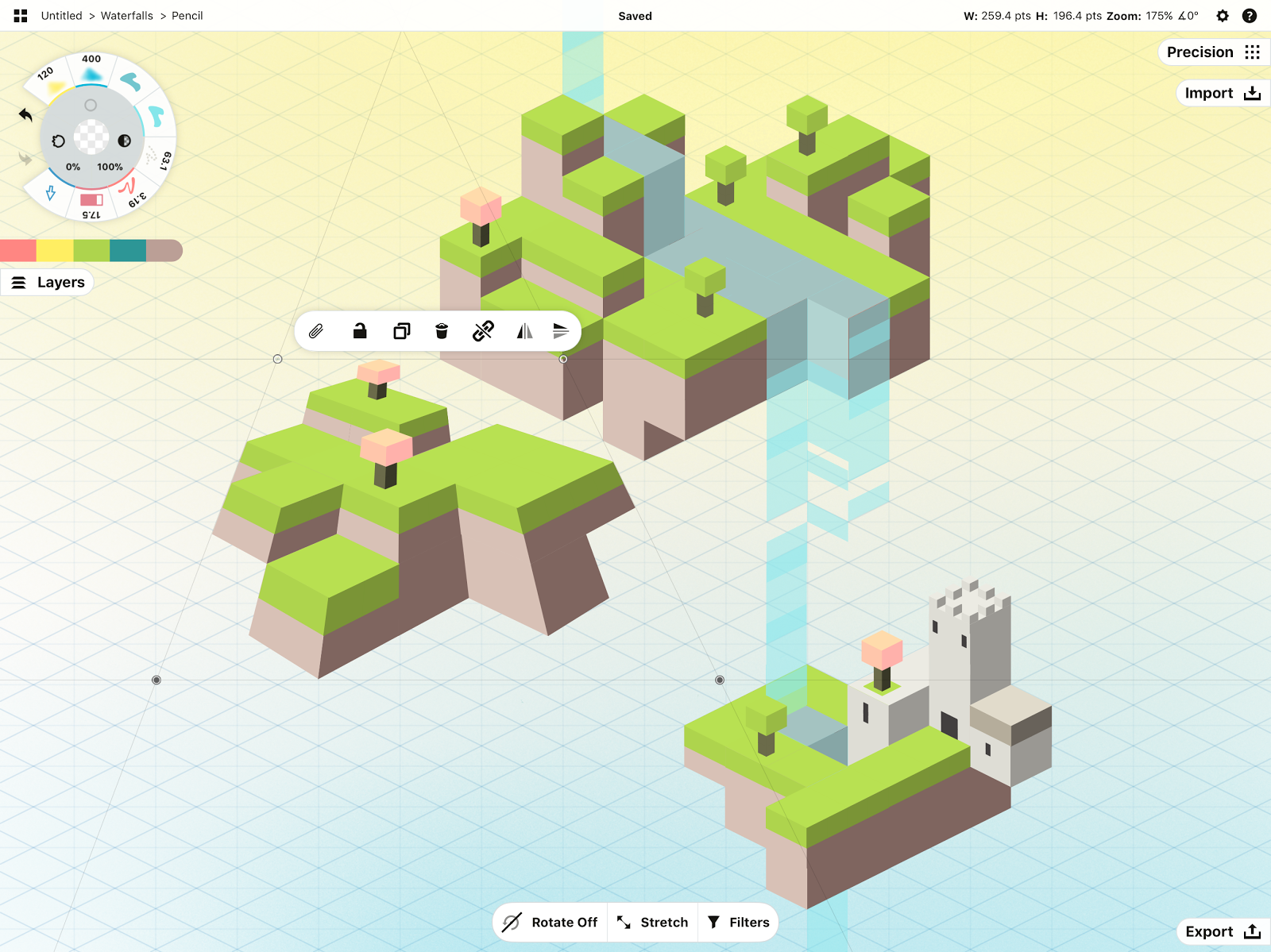The width and height of the screenshot is (1271, 952).
Task: Flip the selection horizontally
Action: (524, 331)
